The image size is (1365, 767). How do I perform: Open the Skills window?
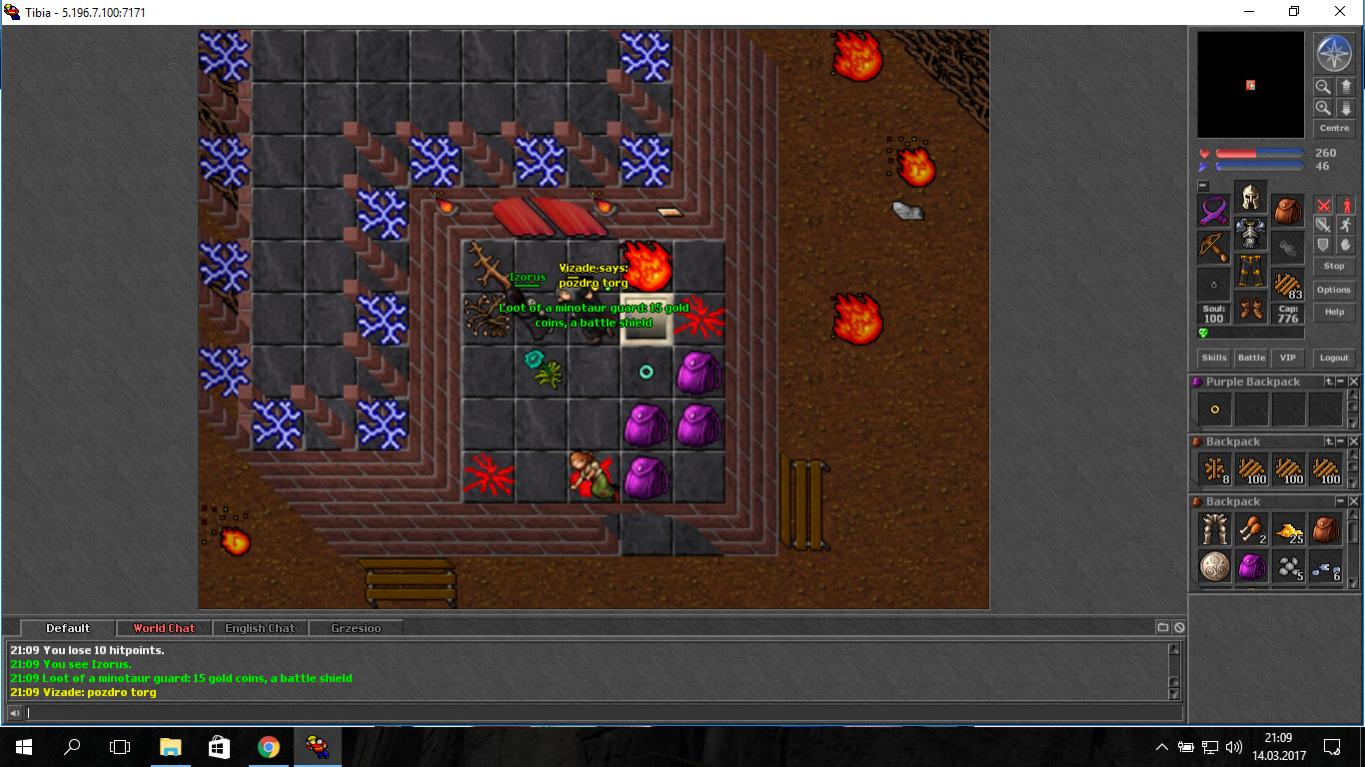point(1214,357)
